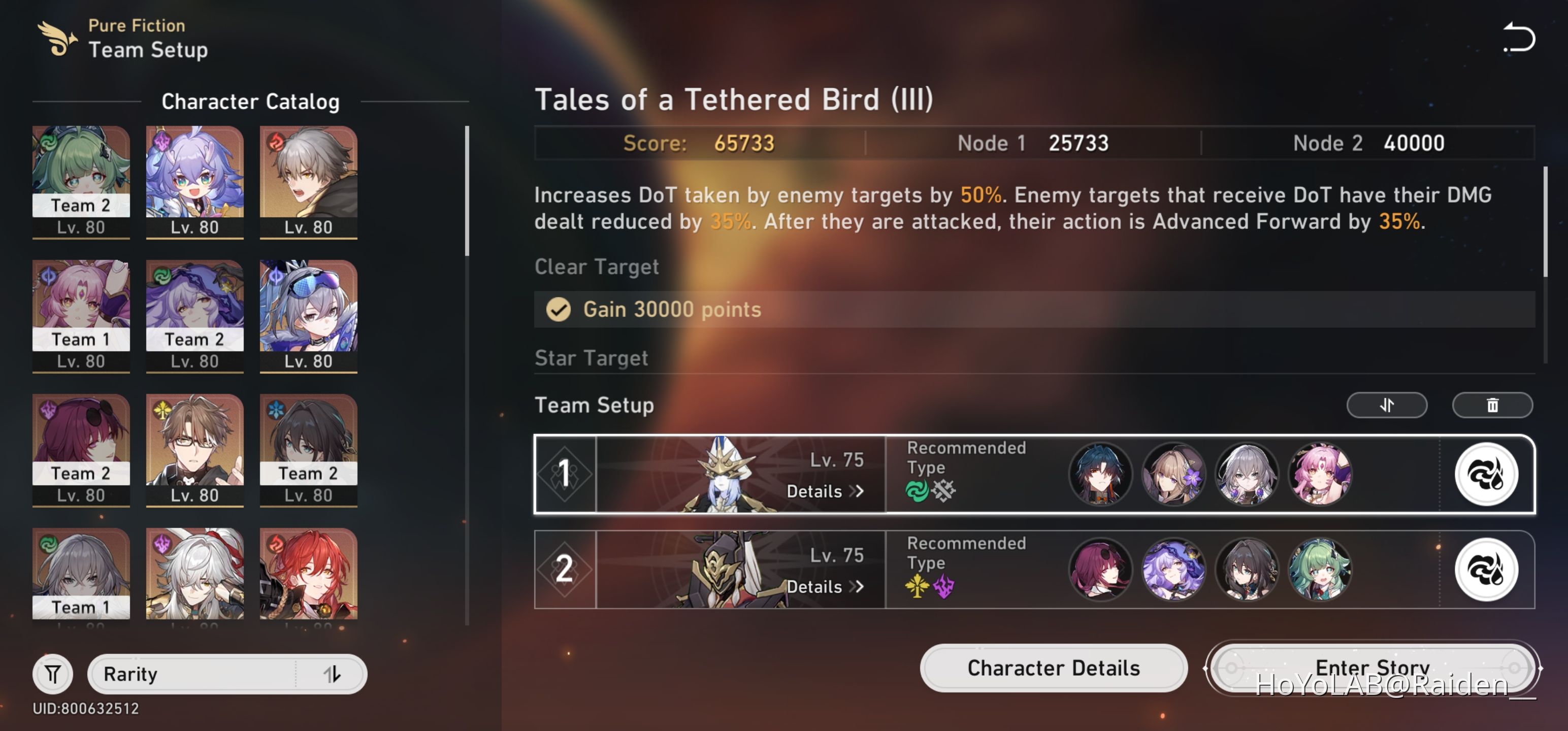Click the trash icon to clear teams

[x=1492, y=405]
